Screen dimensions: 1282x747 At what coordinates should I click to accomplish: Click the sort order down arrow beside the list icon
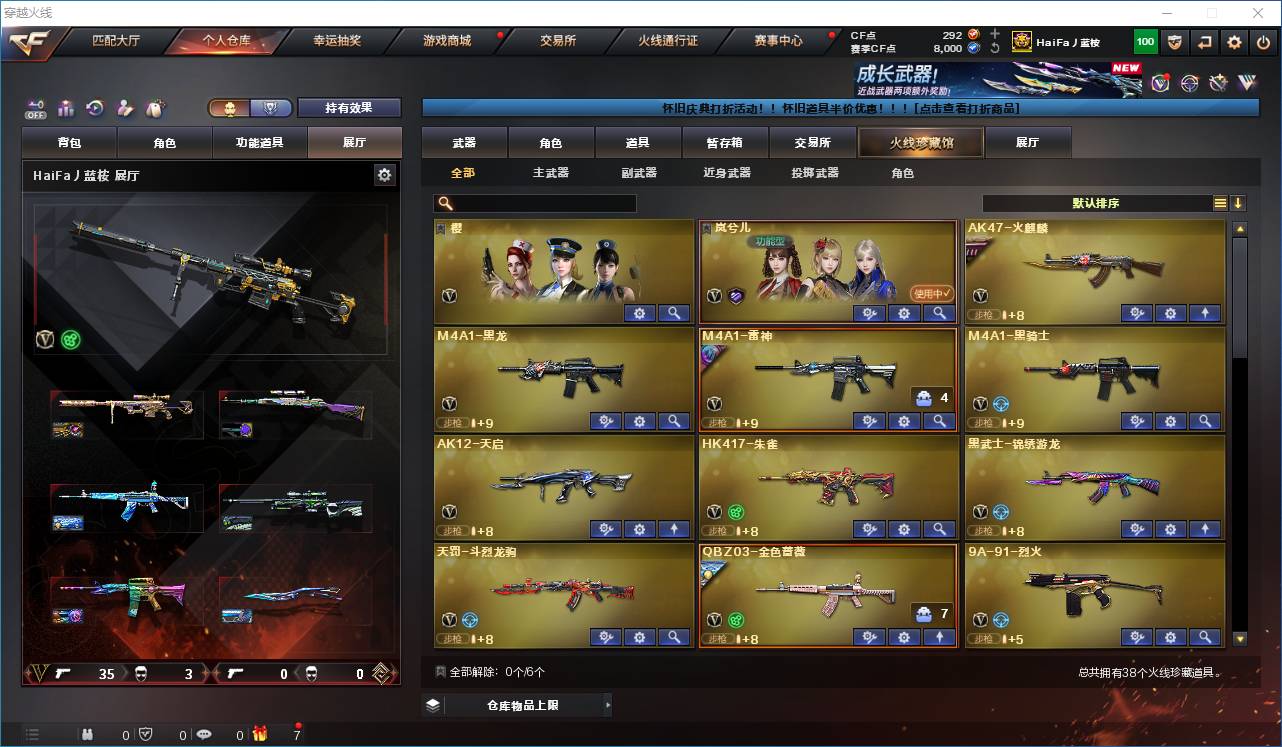click(1240, 202)
